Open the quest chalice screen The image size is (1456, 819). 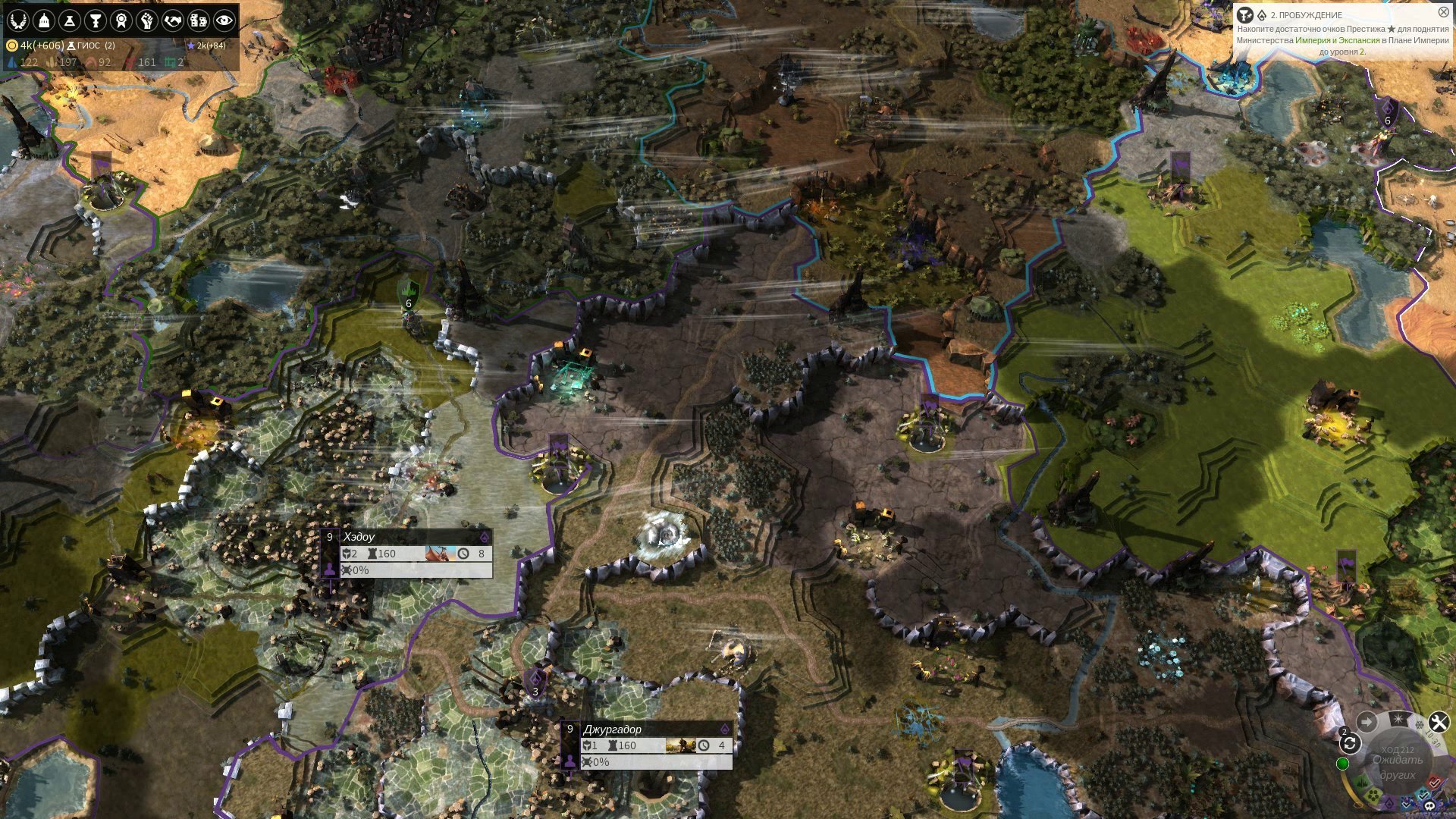(x=96, y=20)
